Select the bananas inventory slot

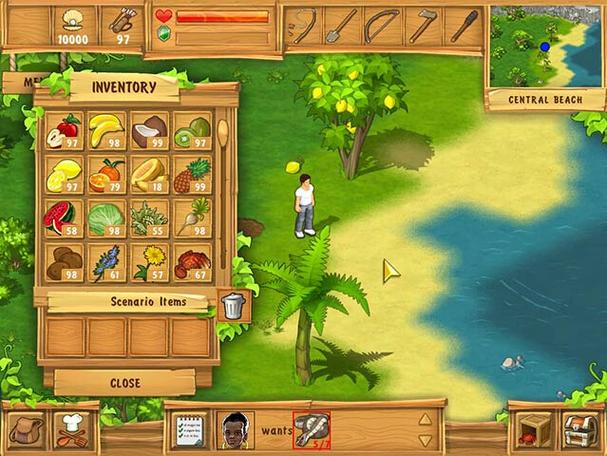[x=106, y=131]
